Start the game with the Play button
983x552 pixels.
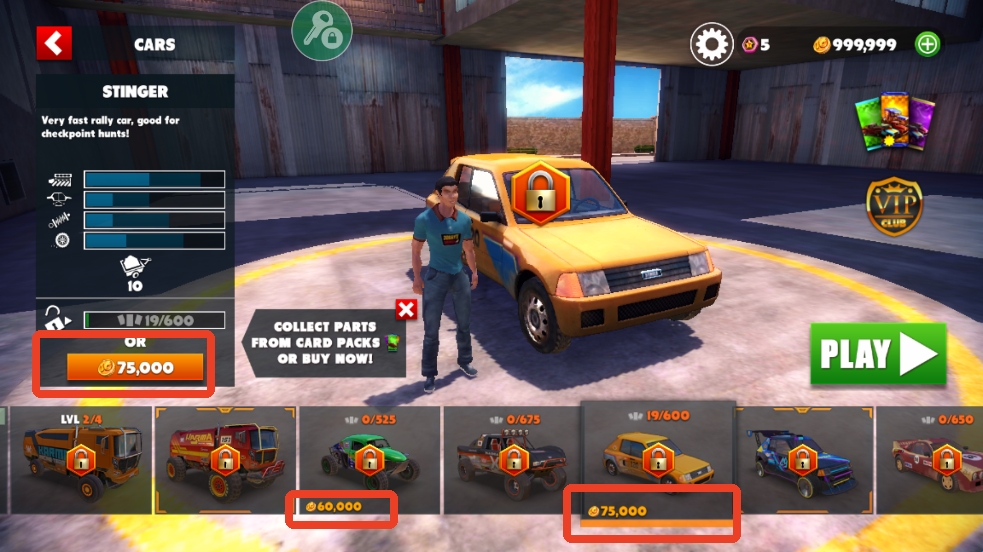point(878,353)
